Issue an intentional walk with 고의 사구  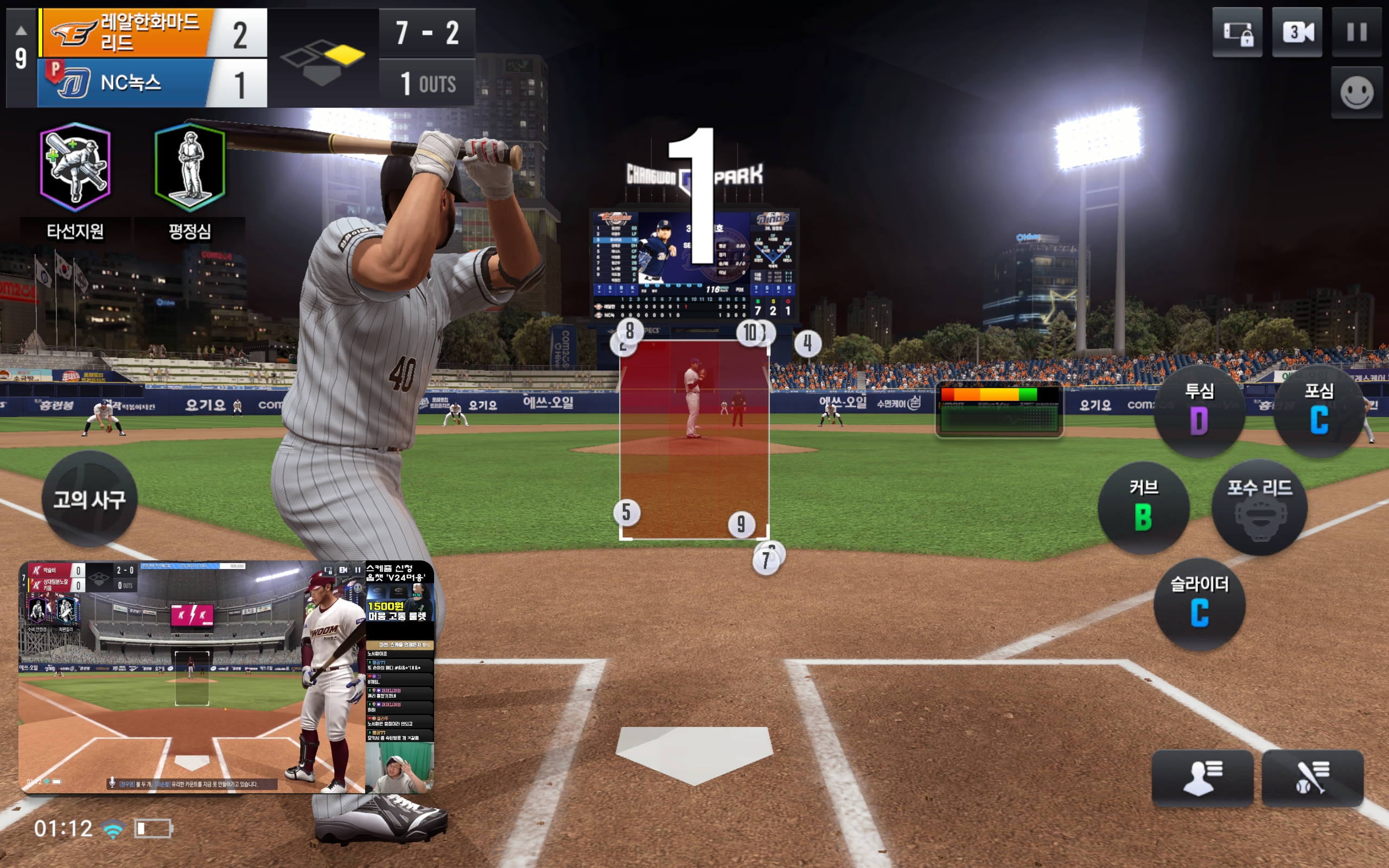(x=90, y=499)
